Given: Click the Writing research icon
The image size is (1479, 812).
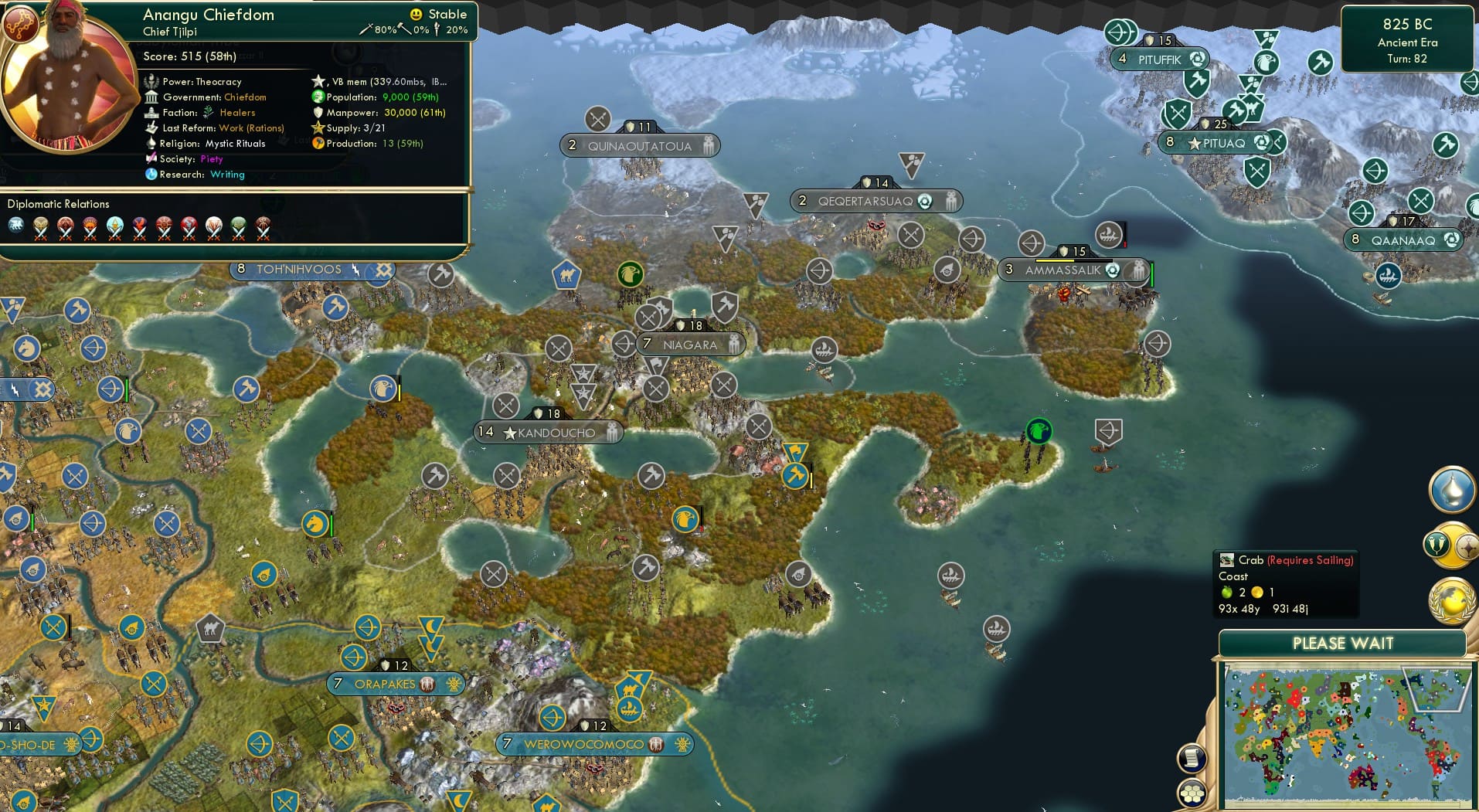Looking at the screenshot, I should (151, 175).
